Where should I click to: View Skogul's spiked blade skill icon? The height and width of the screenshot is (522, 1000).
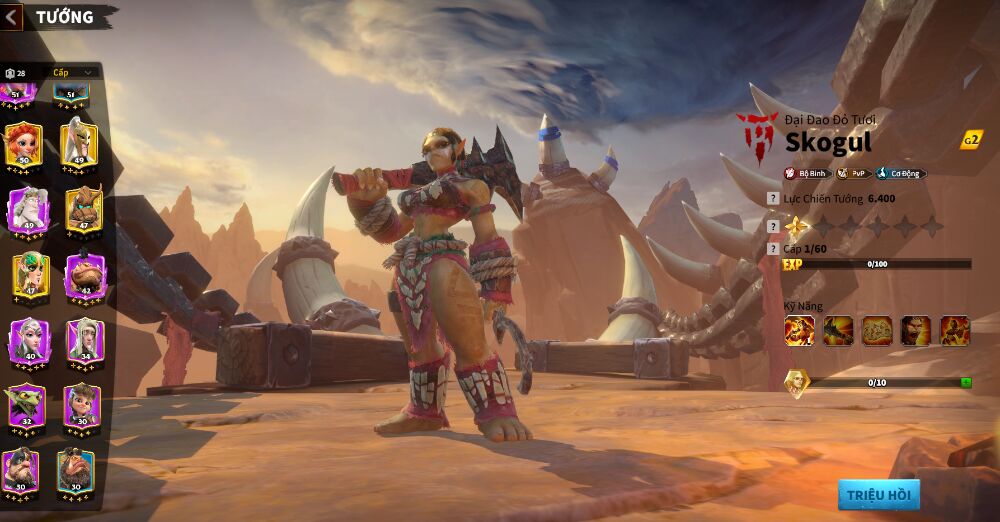click(838, 330)
